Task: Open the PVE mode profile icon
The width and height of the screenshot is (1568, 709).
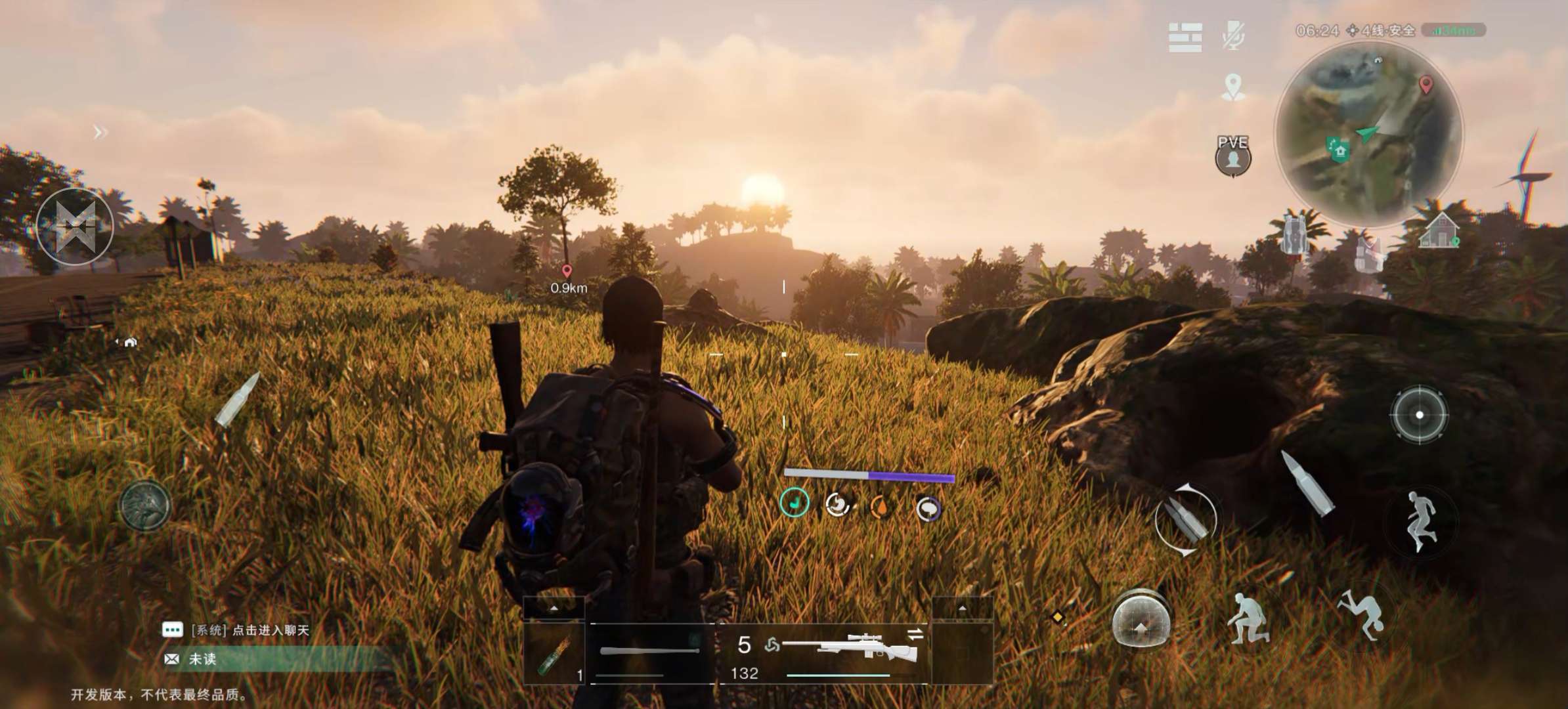Action: (1232, 158)
